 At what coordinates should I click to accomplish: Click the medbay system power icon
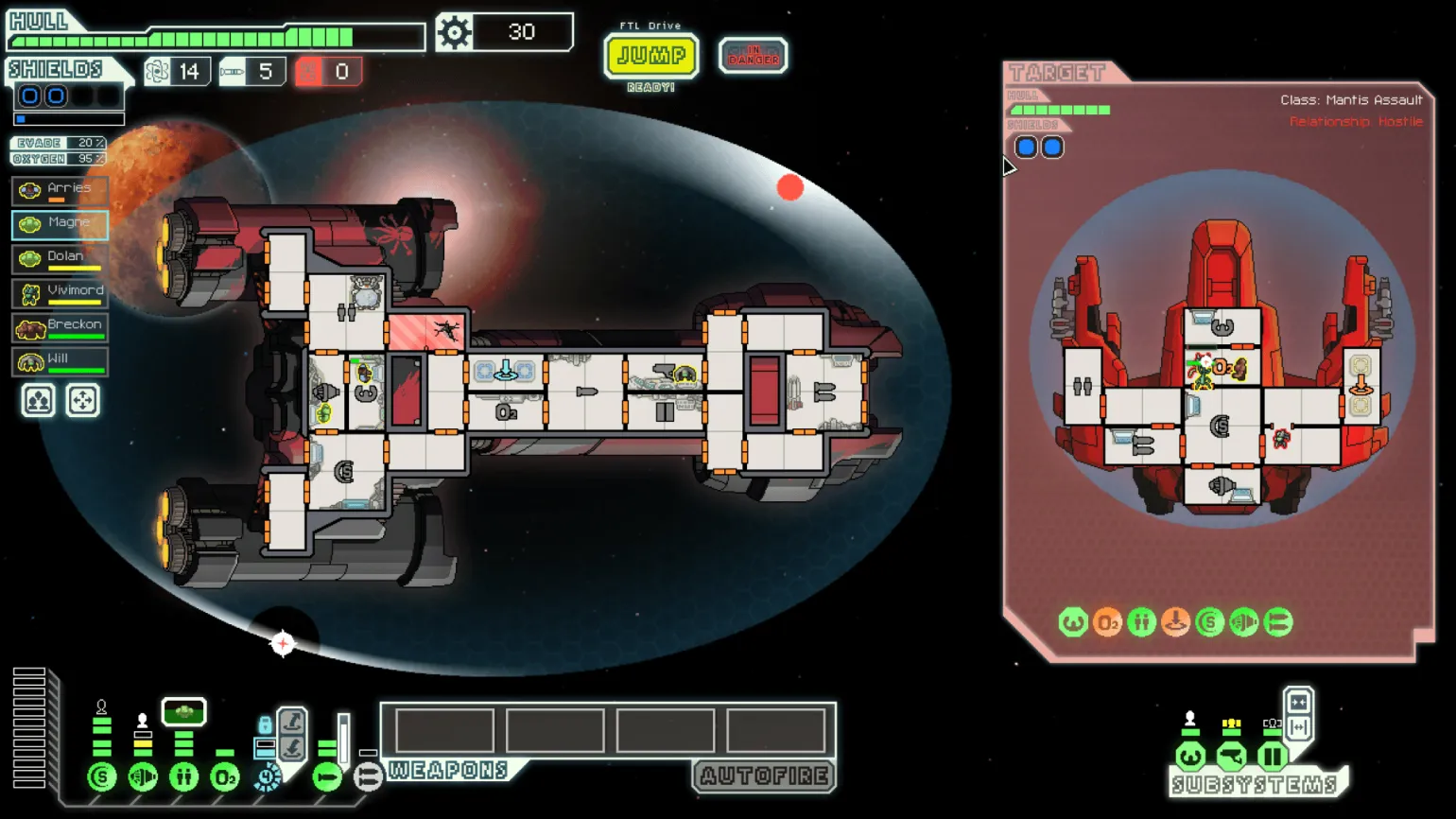[x=183, y=777]
